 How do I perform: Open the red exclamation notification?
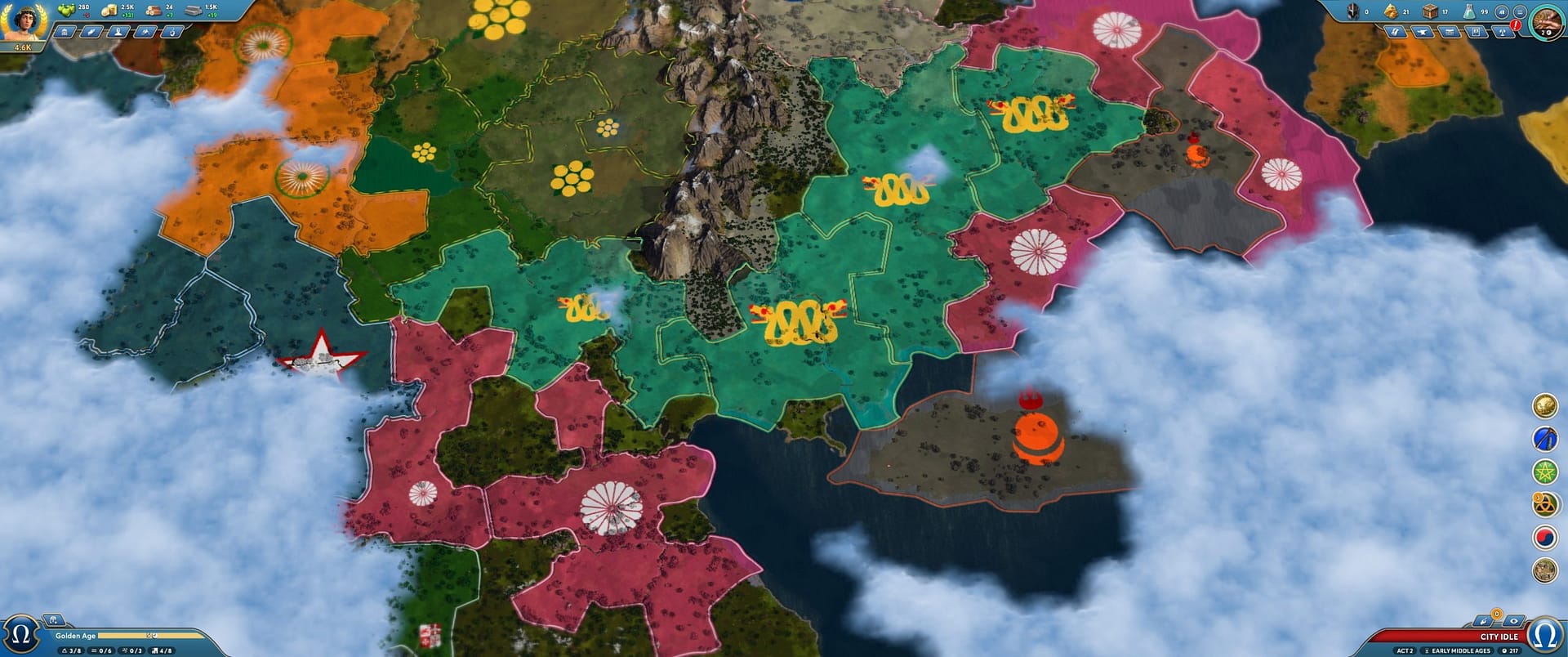pyautogui.click(x=1516, y=25)
